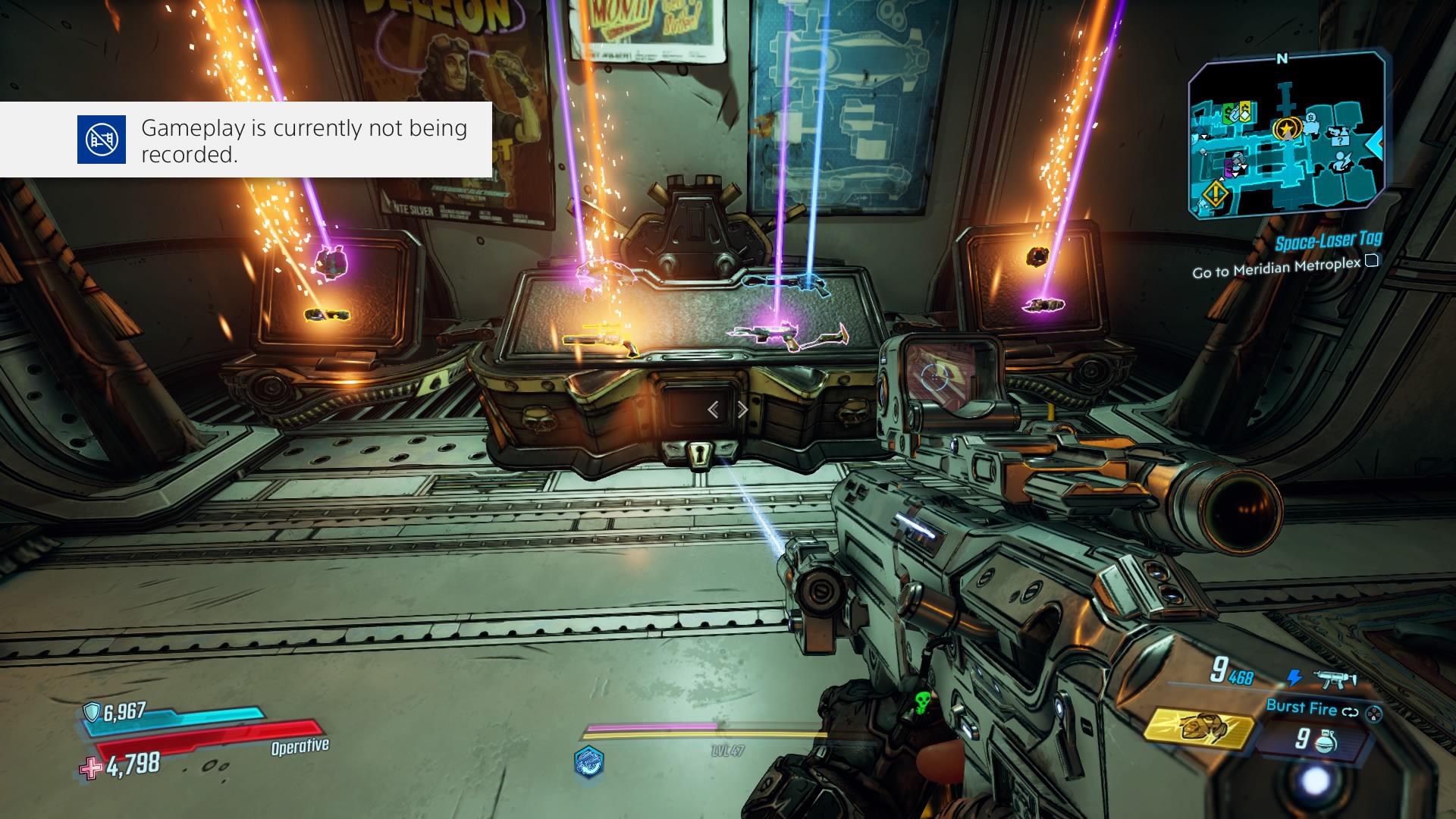Toggle the Burst Fire mode indicator
This screenshot has height=819, width=1456.
[1301, 708]
